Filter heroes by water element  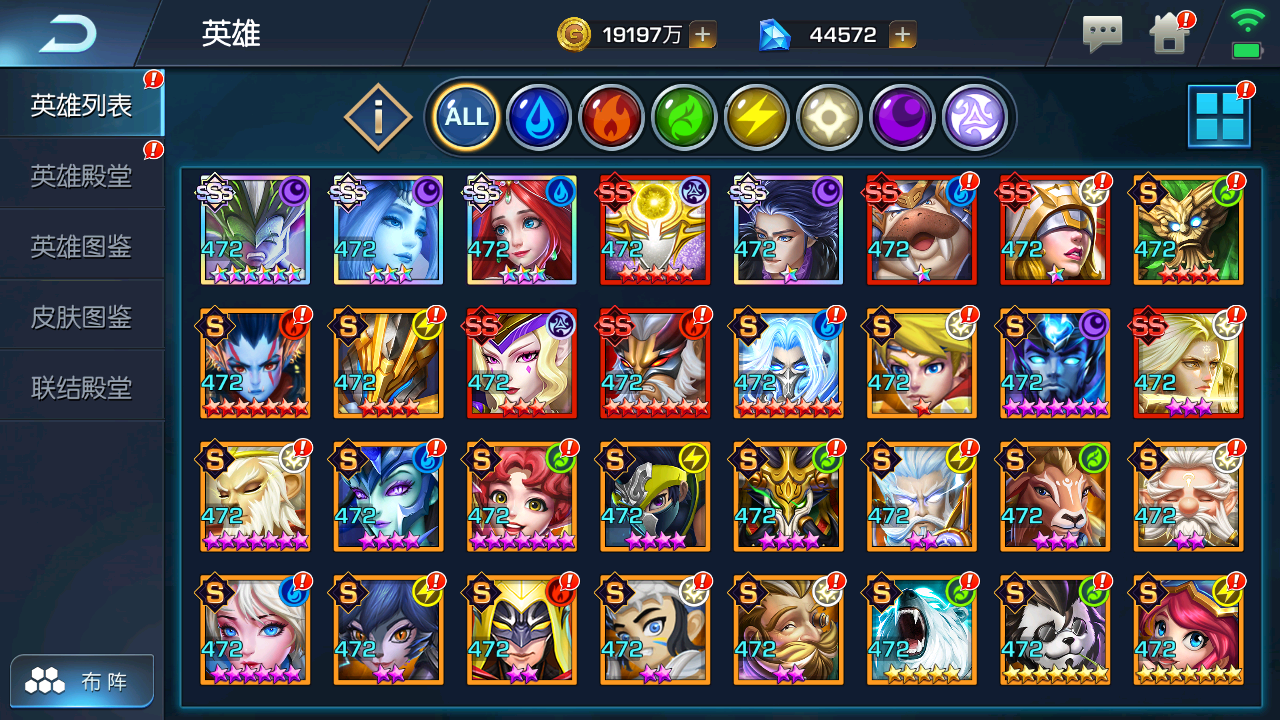coord(539,117)
